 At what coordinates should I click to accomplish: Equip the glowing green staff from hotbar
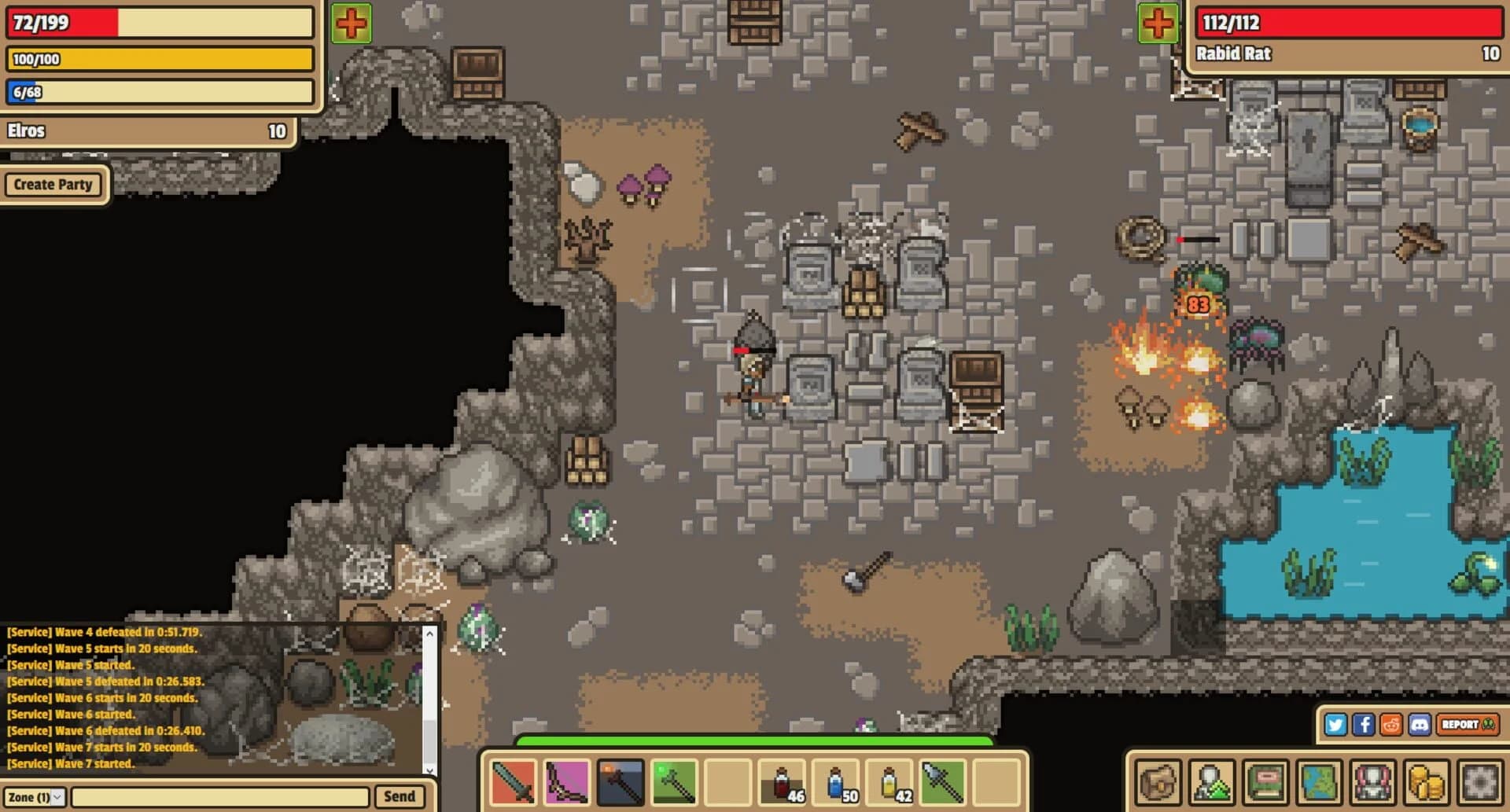point(674,784)
